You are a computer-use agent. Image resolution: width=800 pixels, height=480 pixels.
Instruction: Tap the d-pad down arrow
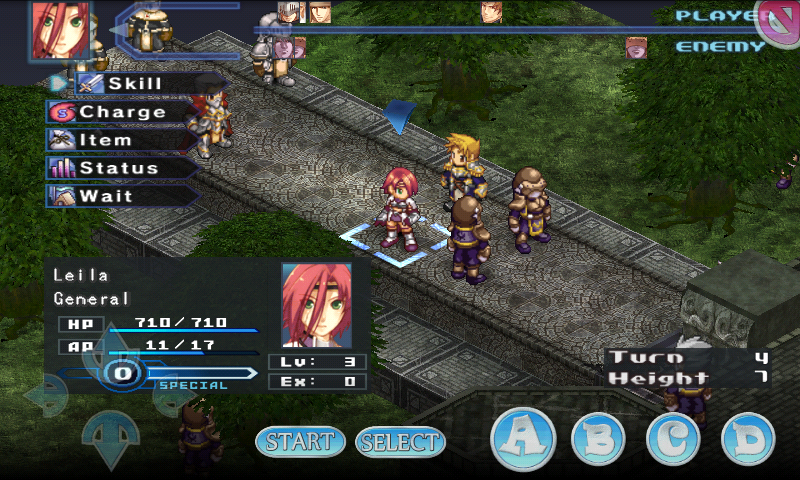tap(109, 440)
